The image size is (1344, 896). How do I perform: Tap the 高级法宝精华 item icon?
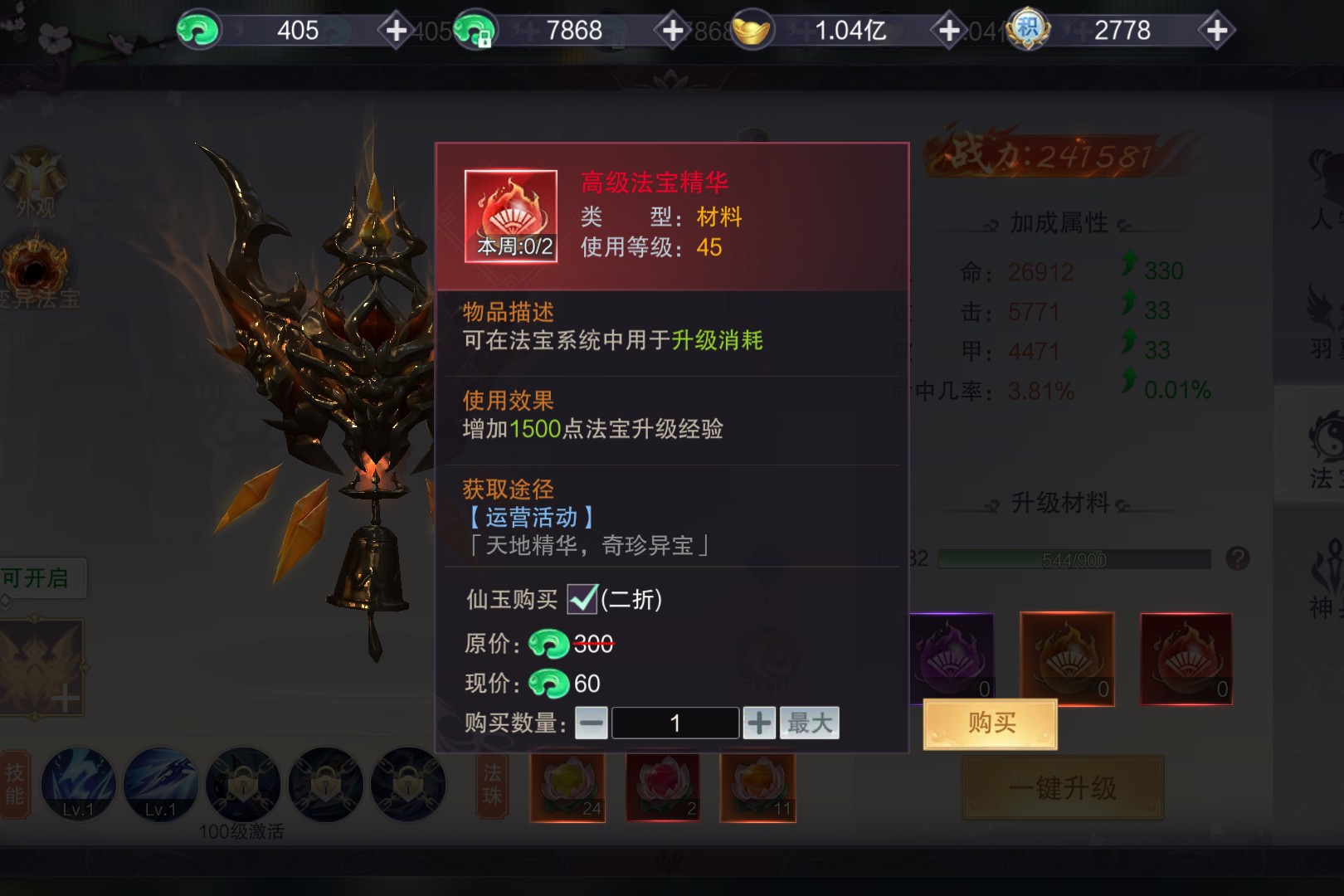coord(510,217)
